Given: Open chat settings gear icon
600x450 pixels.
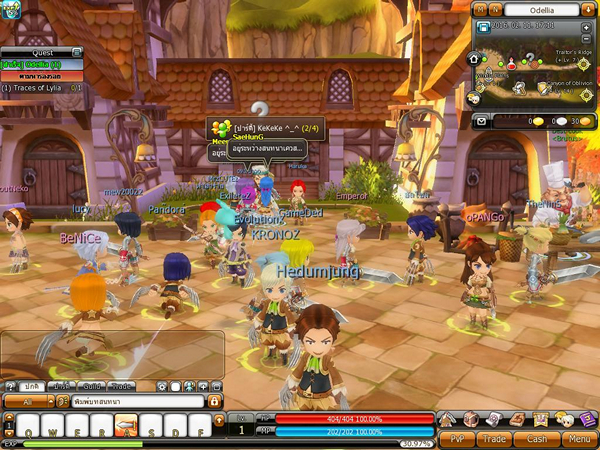Looking at the screenshot, I should point(163,385).
